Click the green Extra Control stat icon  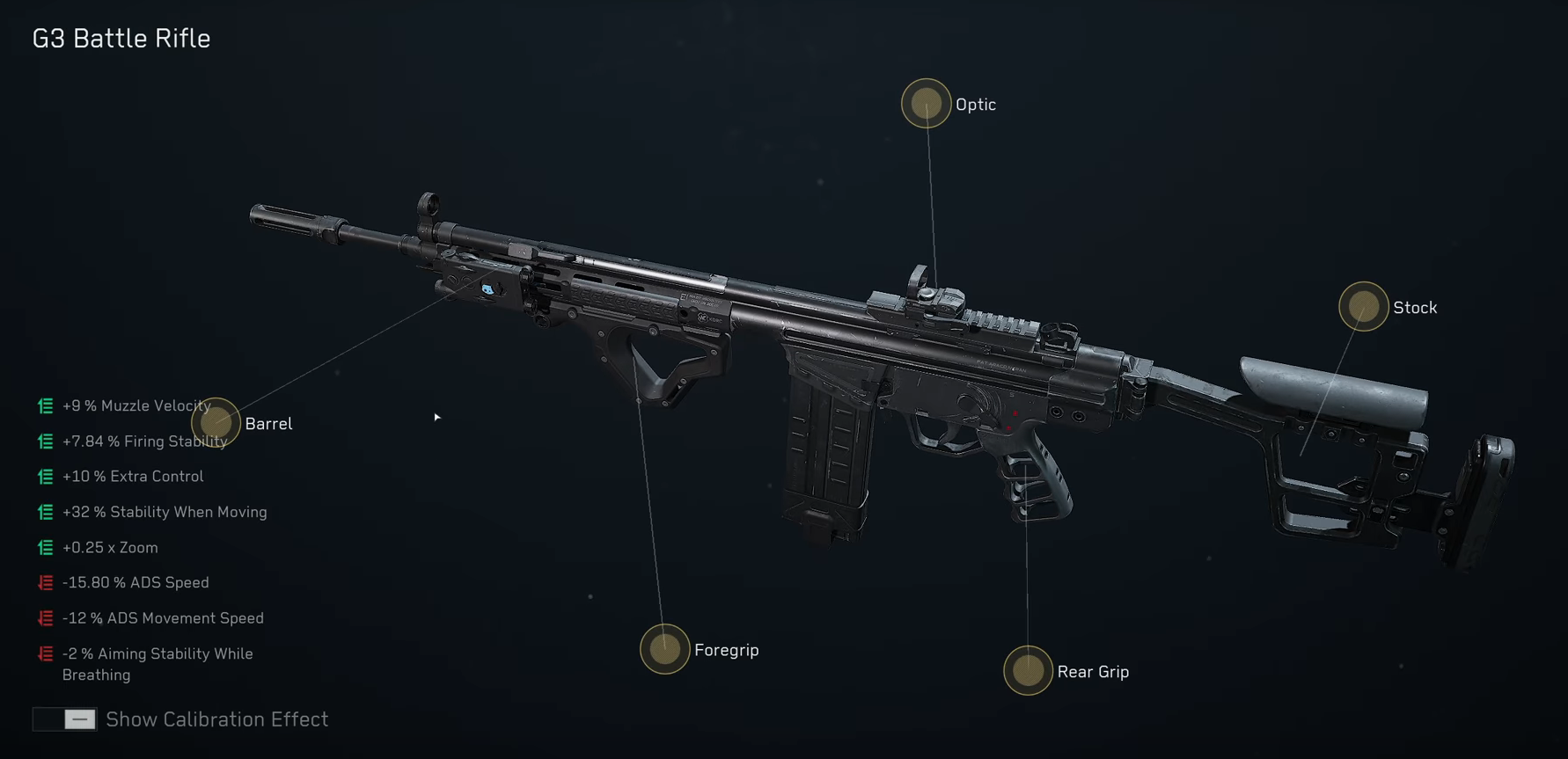[44, 476]
